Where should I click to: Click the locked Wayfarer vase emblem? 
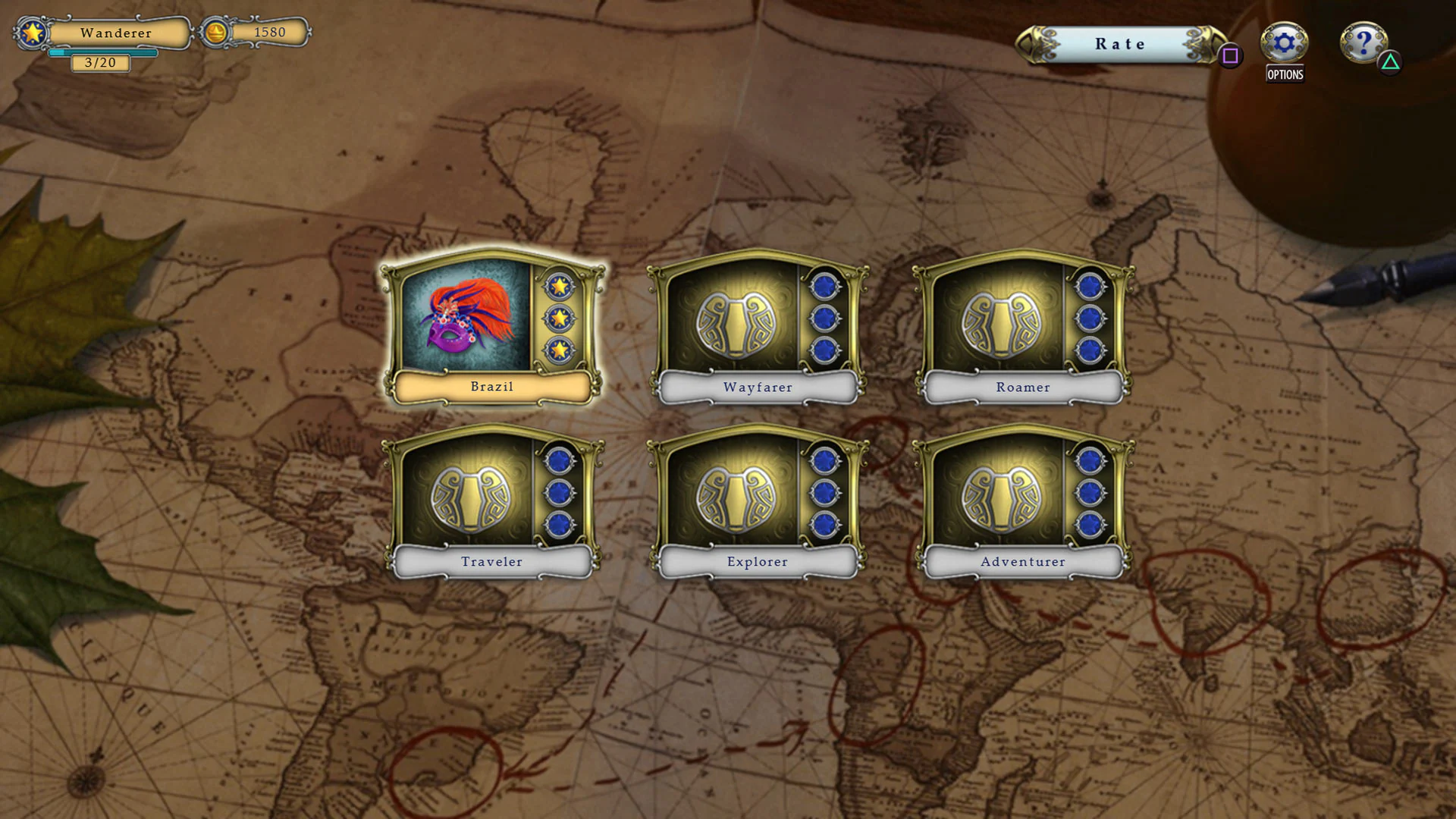pos(734,325)
